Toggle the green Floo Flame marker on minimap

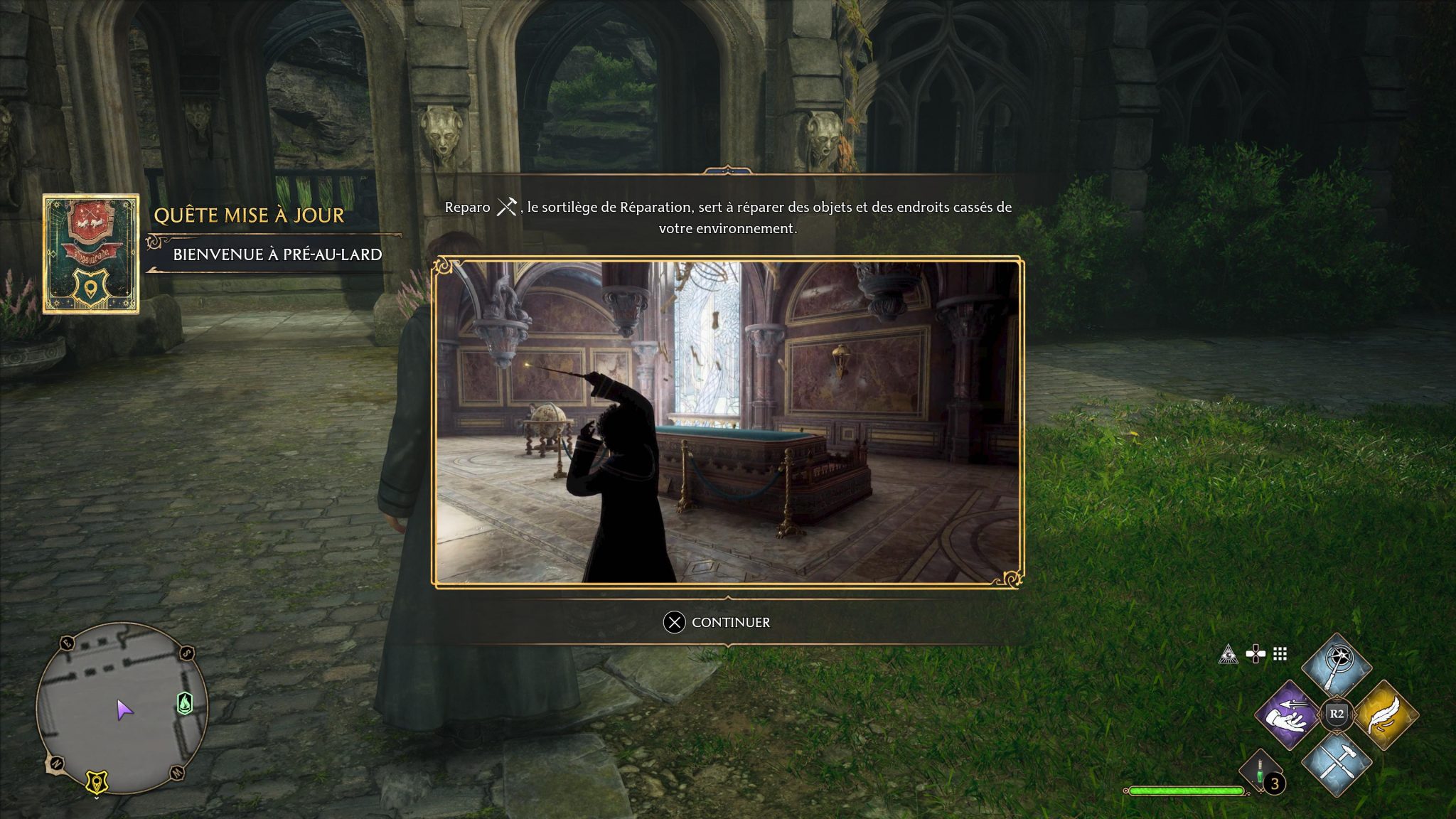click(x=184, y=704)
